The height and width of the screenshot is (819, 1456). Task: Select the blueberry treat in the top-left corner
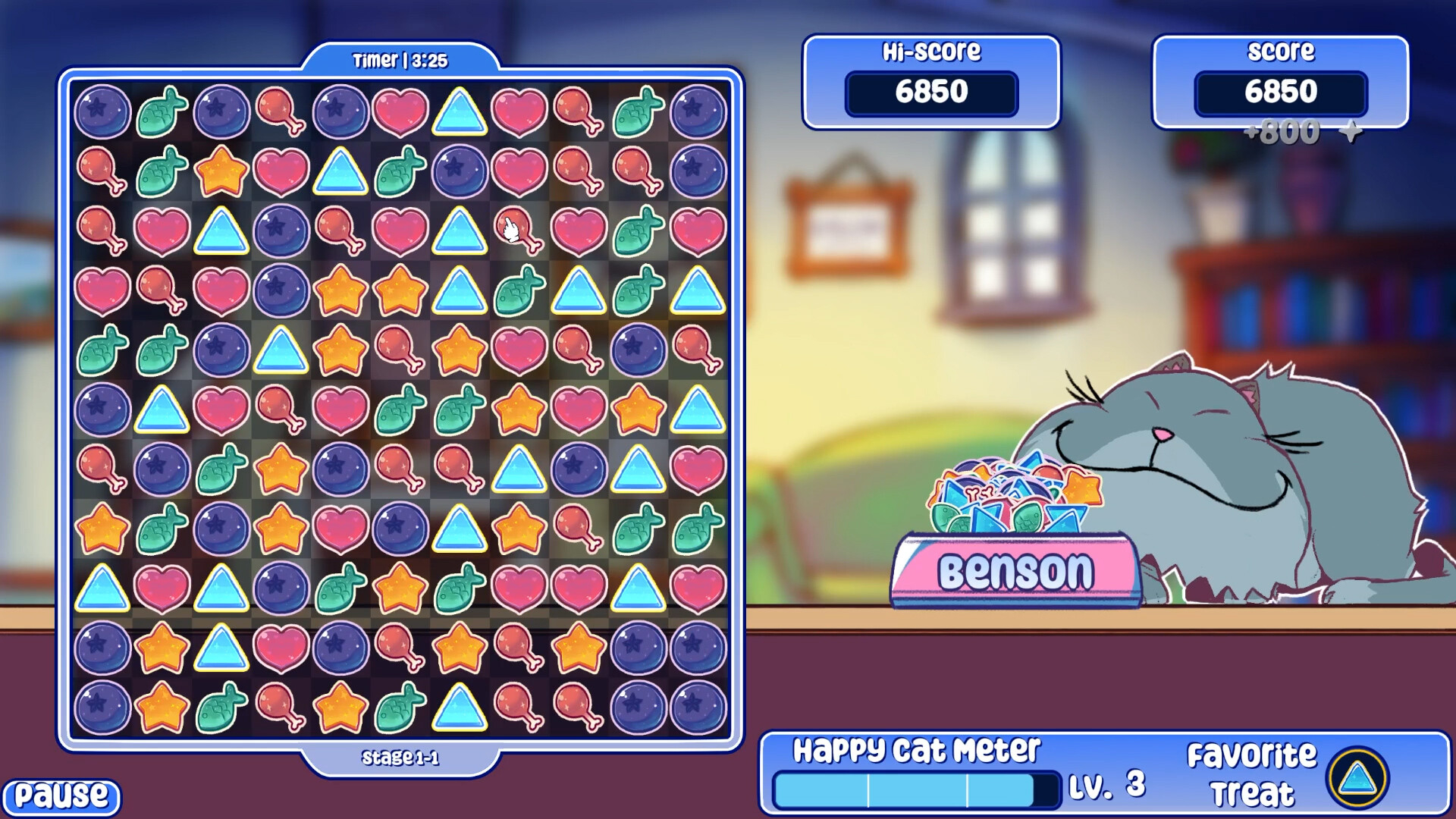point(102,112)
